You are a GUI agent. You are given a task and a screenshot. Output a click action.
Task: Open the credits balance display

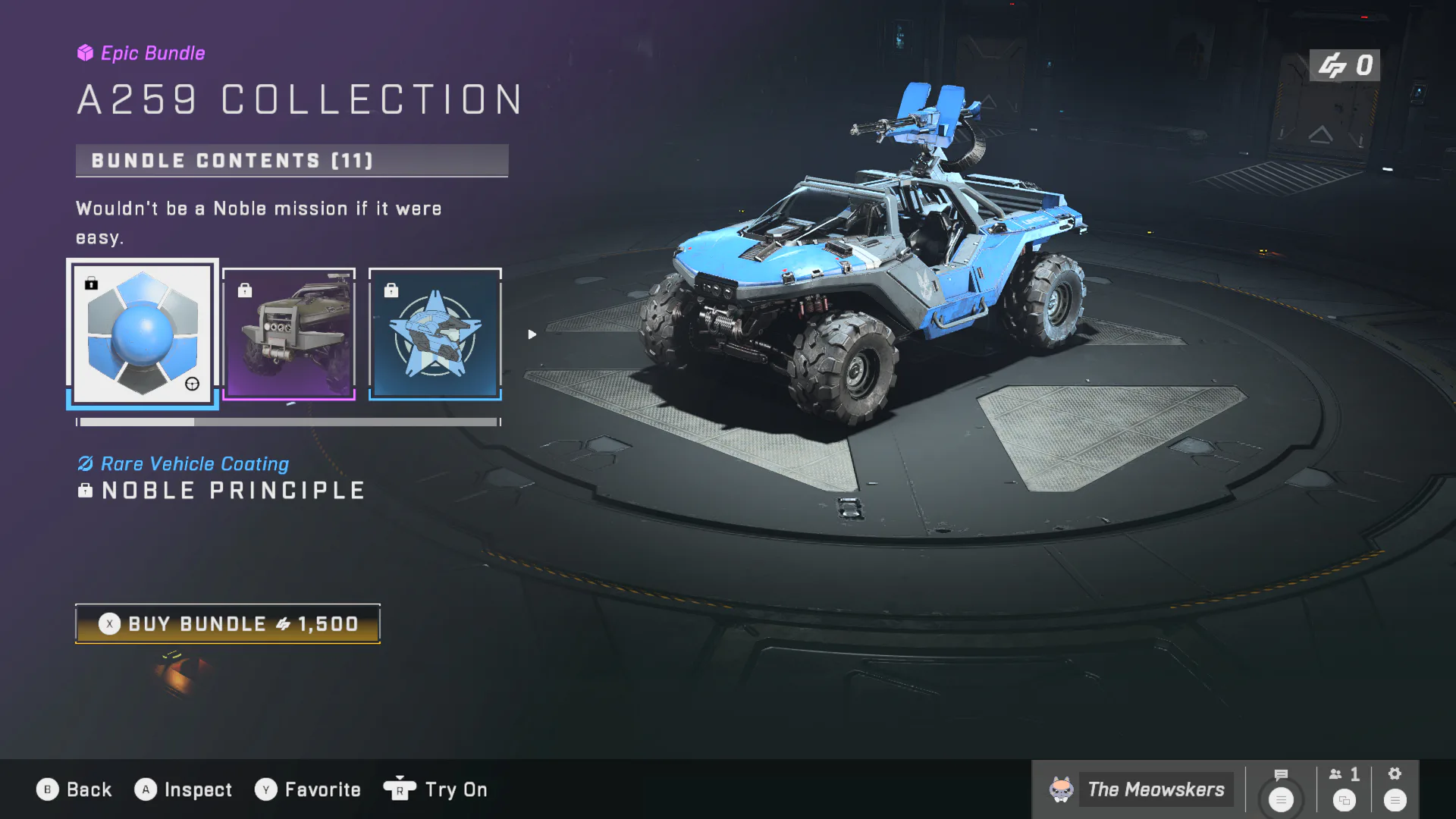[x=1345, y=65]
